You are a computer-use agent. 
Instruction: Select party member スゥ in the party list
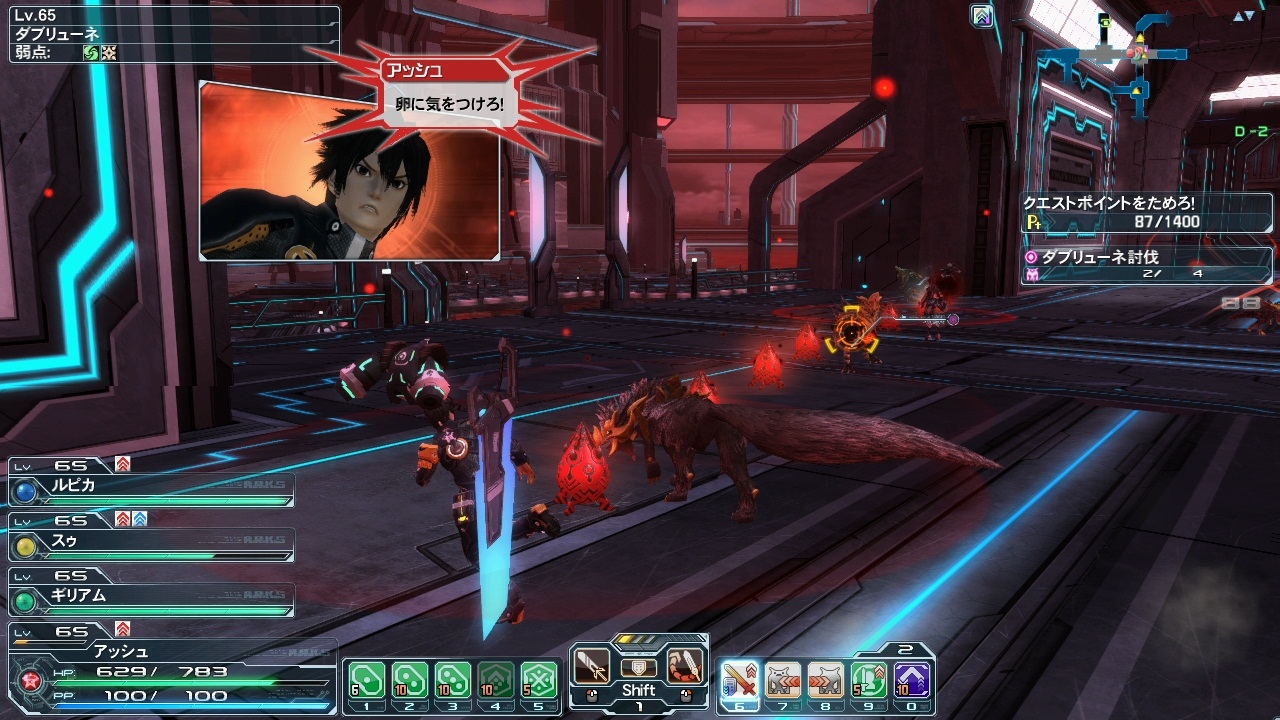[x=150, y=542]
